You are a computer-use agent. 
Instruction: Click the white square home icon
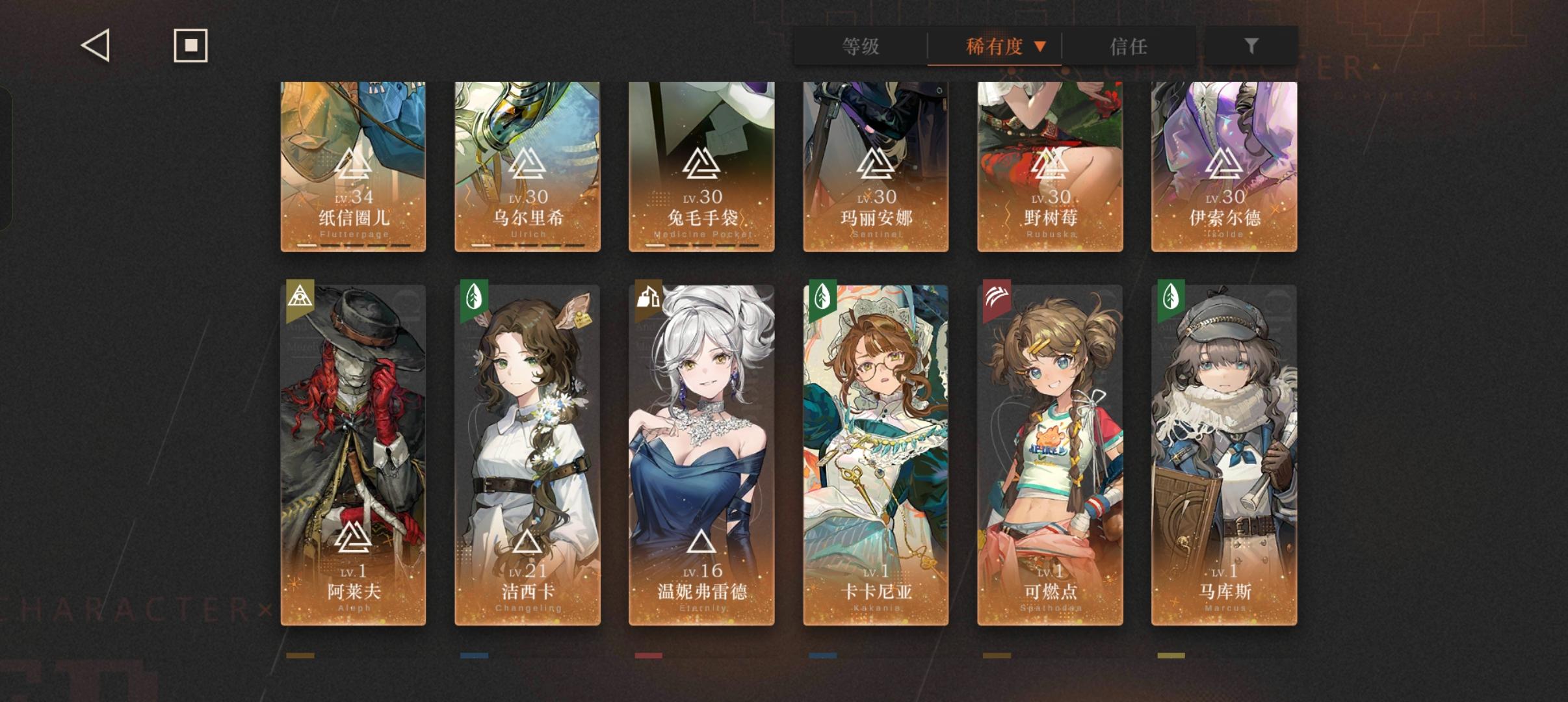(x=190, y=45)
